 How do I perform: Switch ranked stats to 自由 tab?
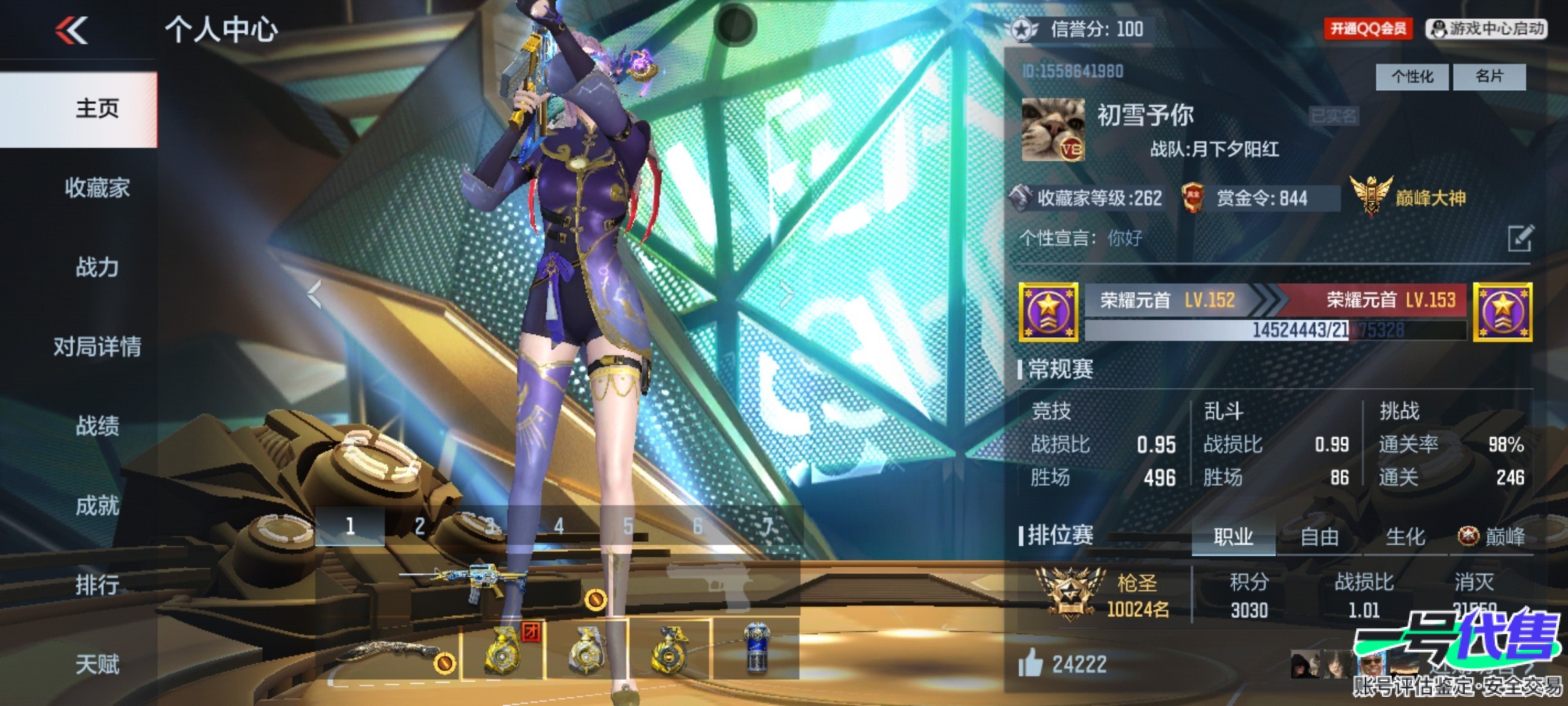point(1319,537)
